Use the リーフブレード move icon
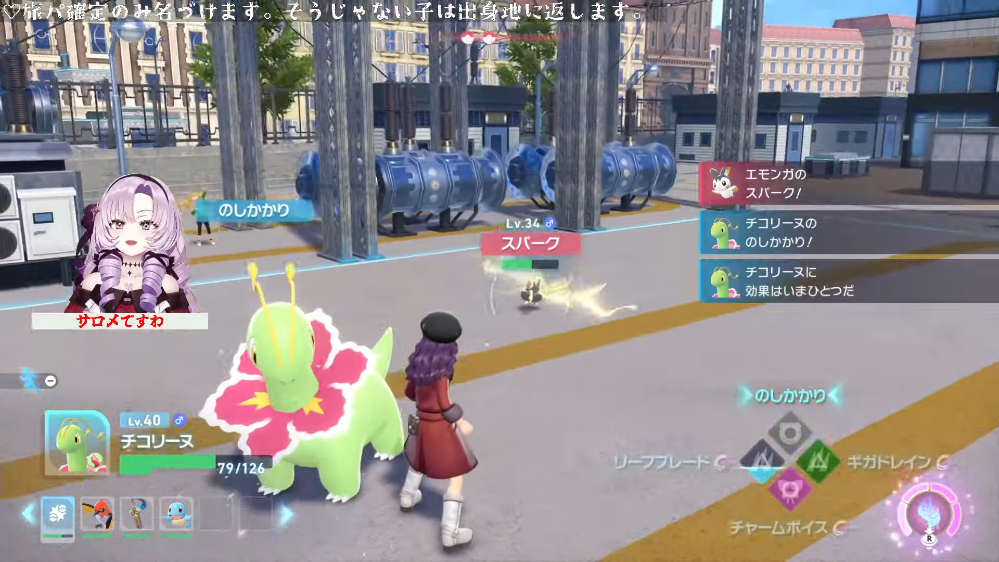The image size is (999, 562). click(762, 459)
